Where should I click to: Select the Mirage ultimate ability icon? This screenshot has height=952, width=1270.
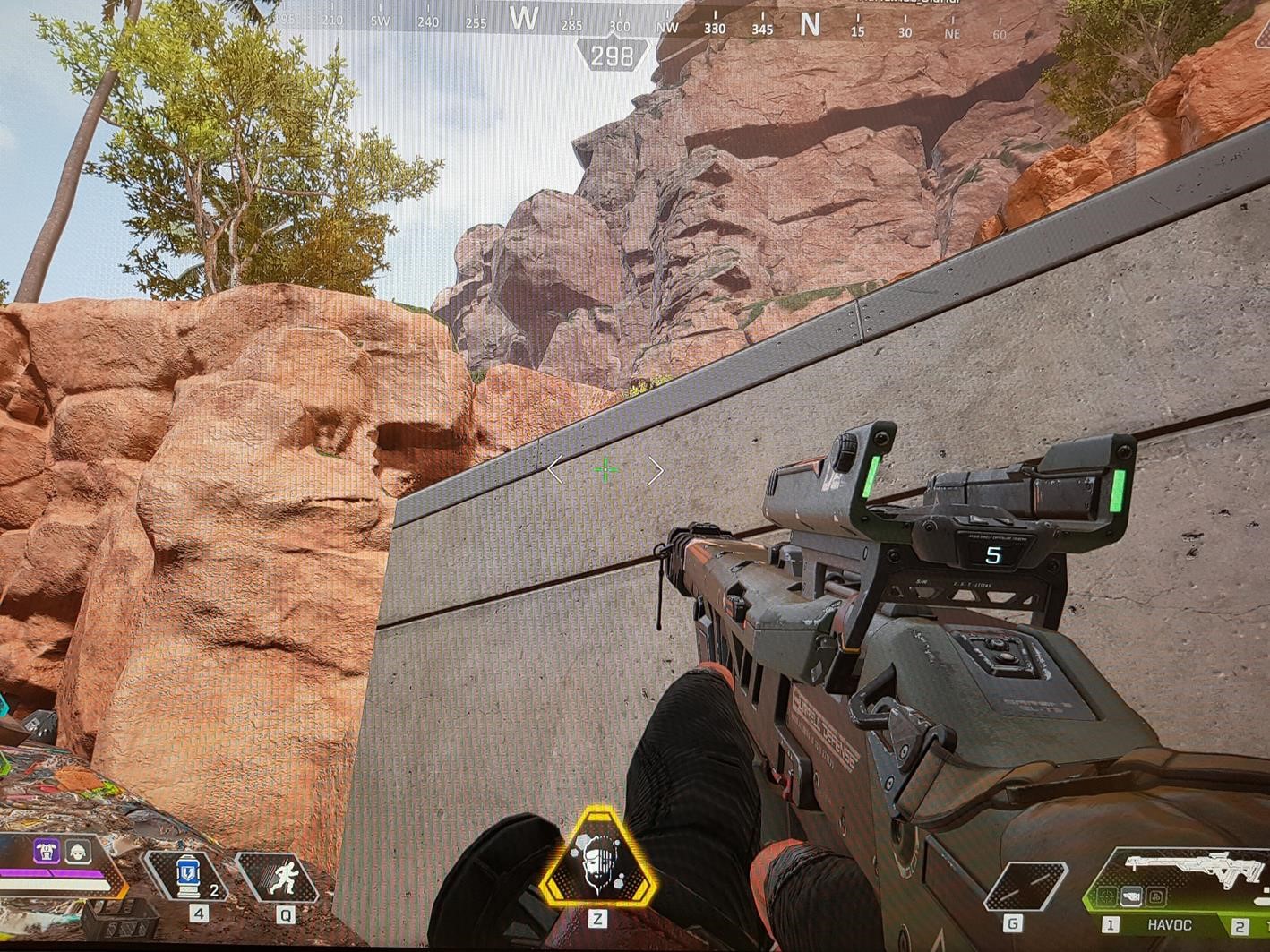click(x=602, y=864)
